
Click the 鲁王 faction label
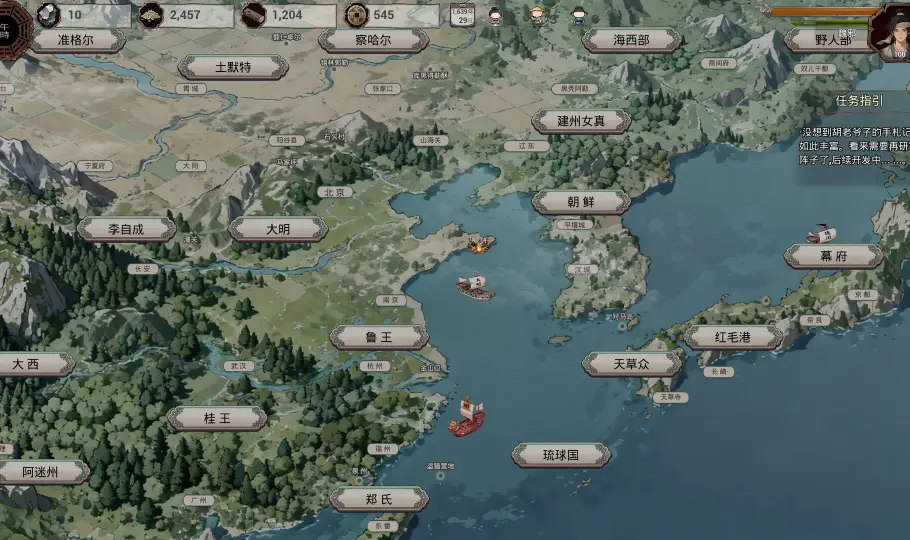(379, 337)
